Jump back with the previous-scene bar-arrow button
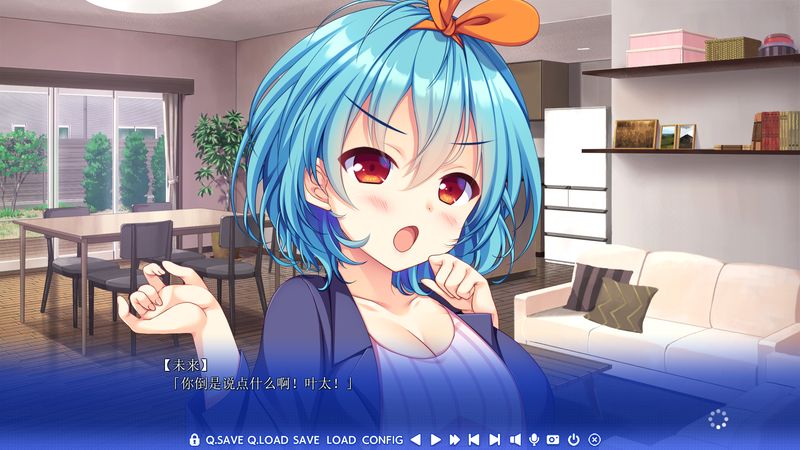The height and width of the screenshot is (450, 800). 475,440
